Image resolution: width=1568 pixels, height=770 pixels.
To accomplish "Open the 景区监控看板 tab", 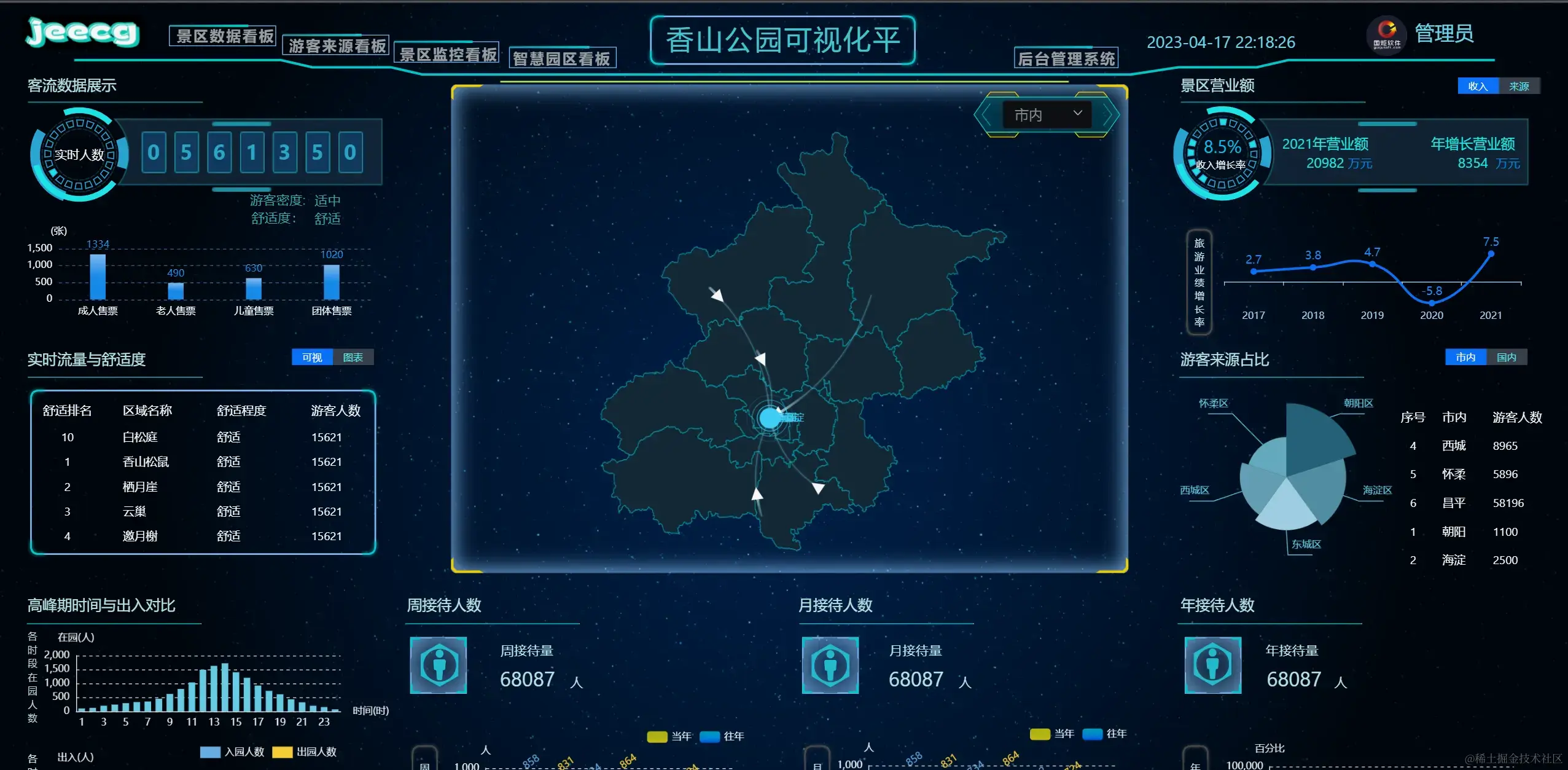I will click(x=448, y=54).
